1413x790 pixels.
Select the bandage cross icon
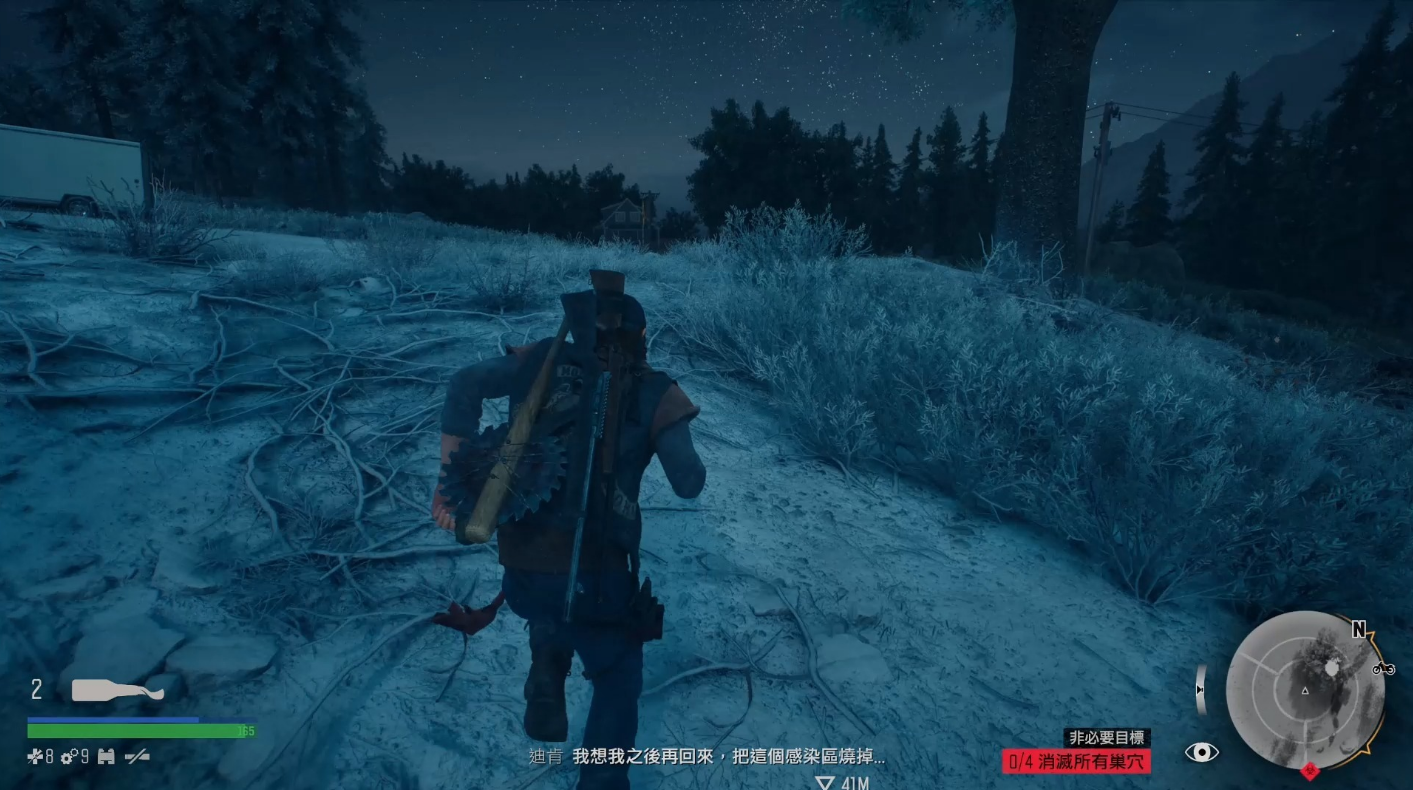point(35,757)
